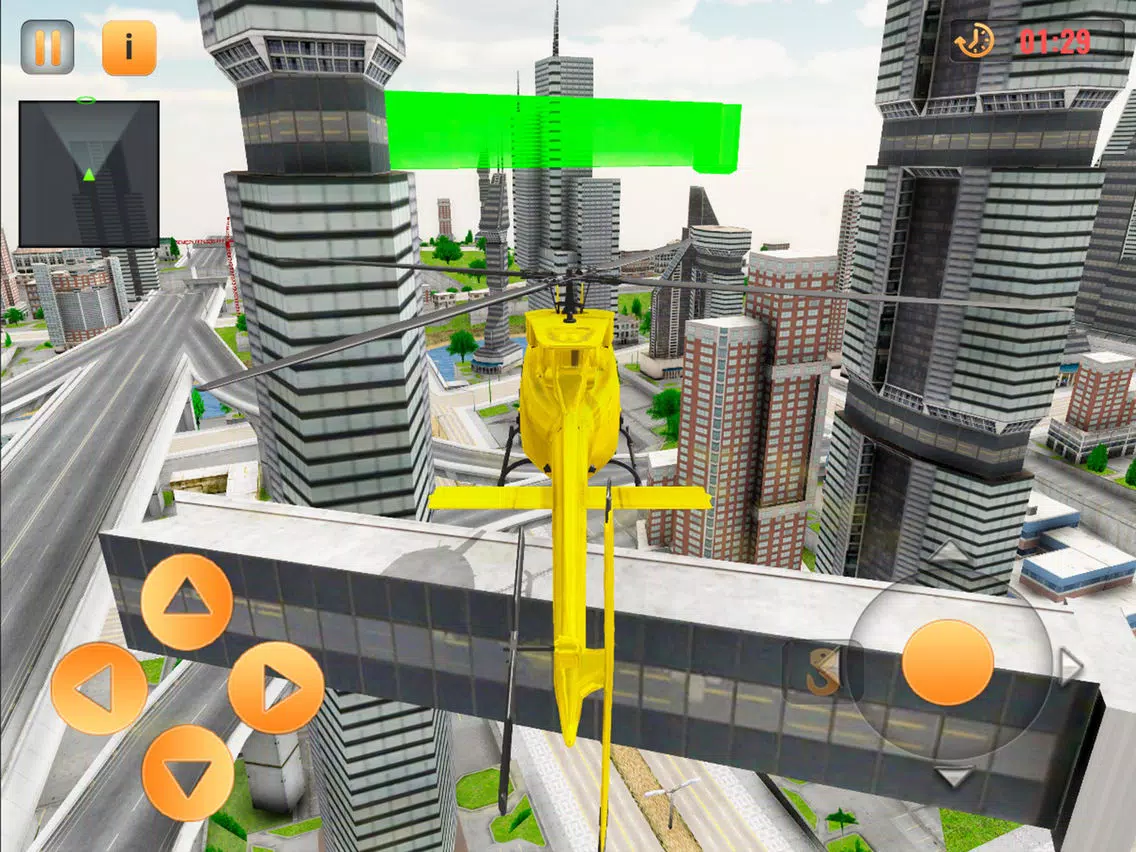Click the radar minimap

tap(89, 173)
